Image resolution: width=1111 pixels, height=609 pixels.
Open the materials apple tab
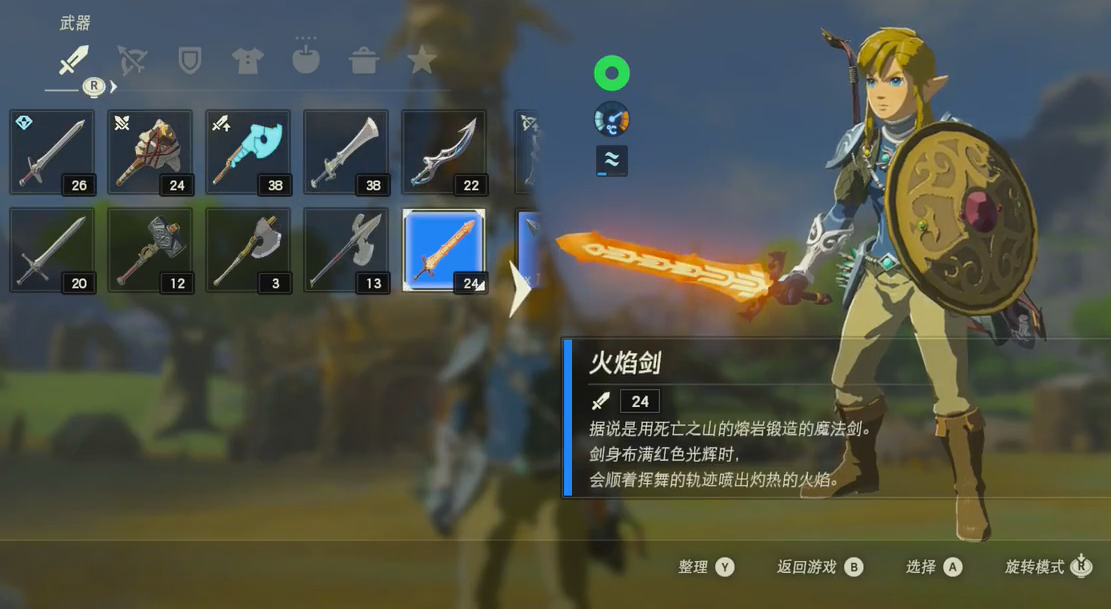click(306, 61)
